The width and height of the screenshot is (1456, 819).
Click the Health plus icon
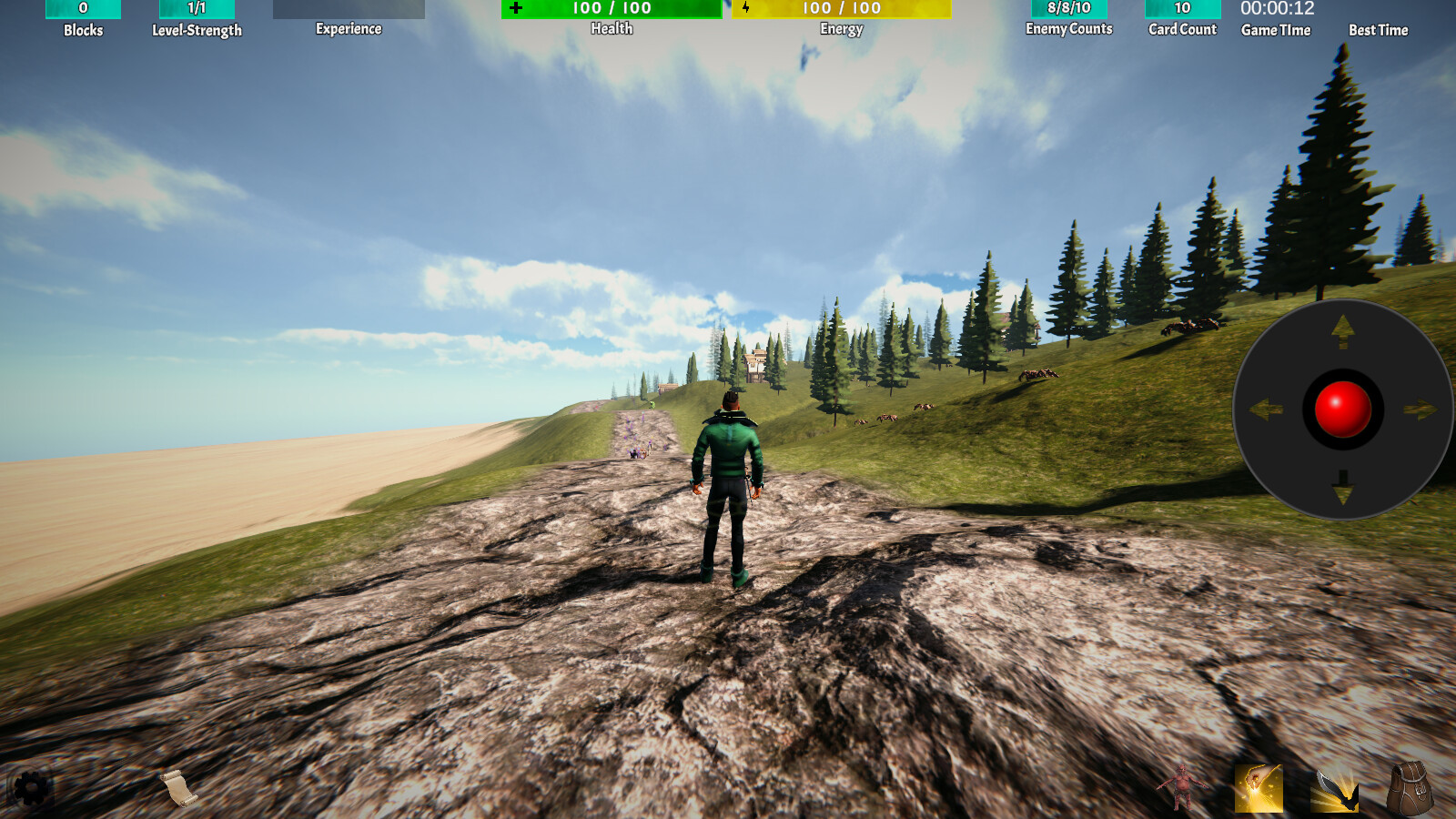coord(517,9)
